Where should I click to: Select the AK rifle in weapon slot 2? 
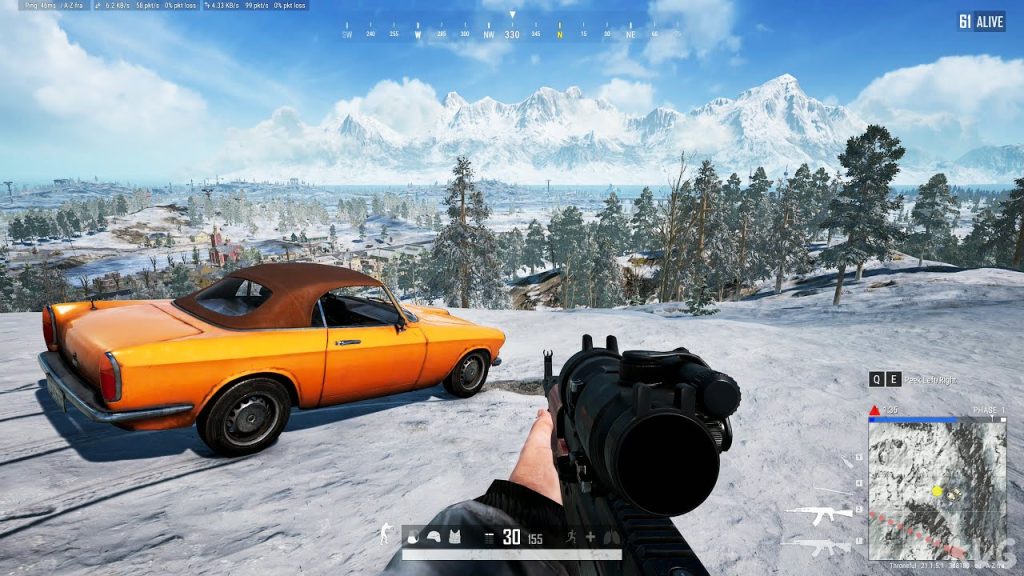818,514
